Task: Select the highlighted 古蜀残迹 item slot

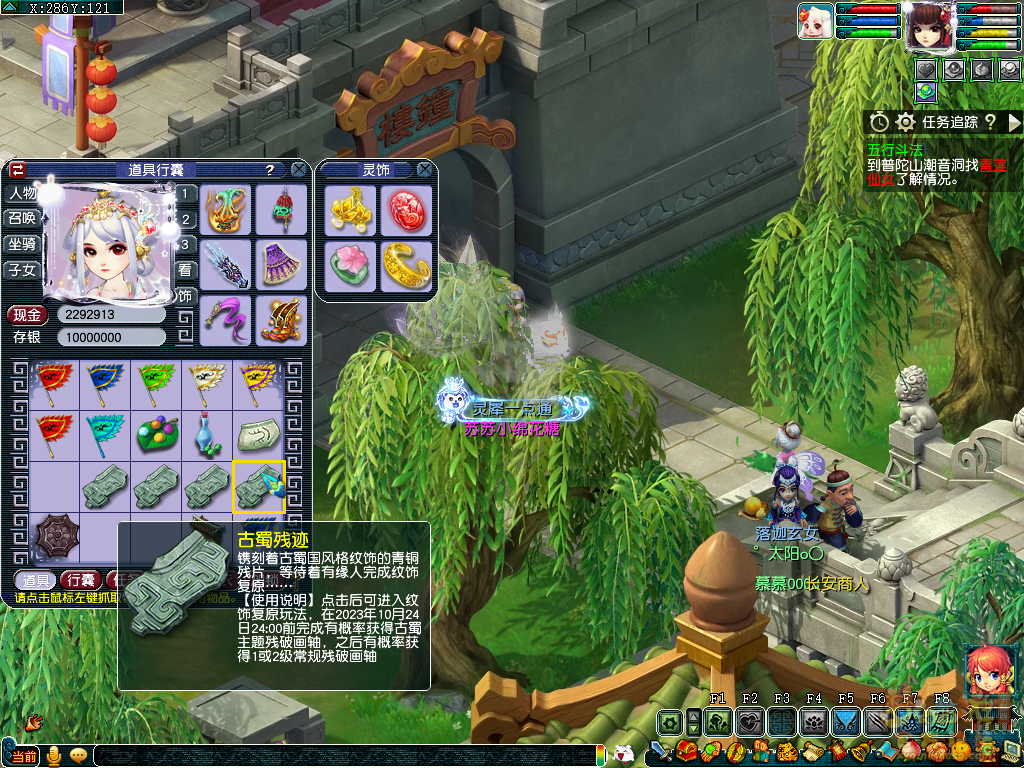Action: pos(259,487)
